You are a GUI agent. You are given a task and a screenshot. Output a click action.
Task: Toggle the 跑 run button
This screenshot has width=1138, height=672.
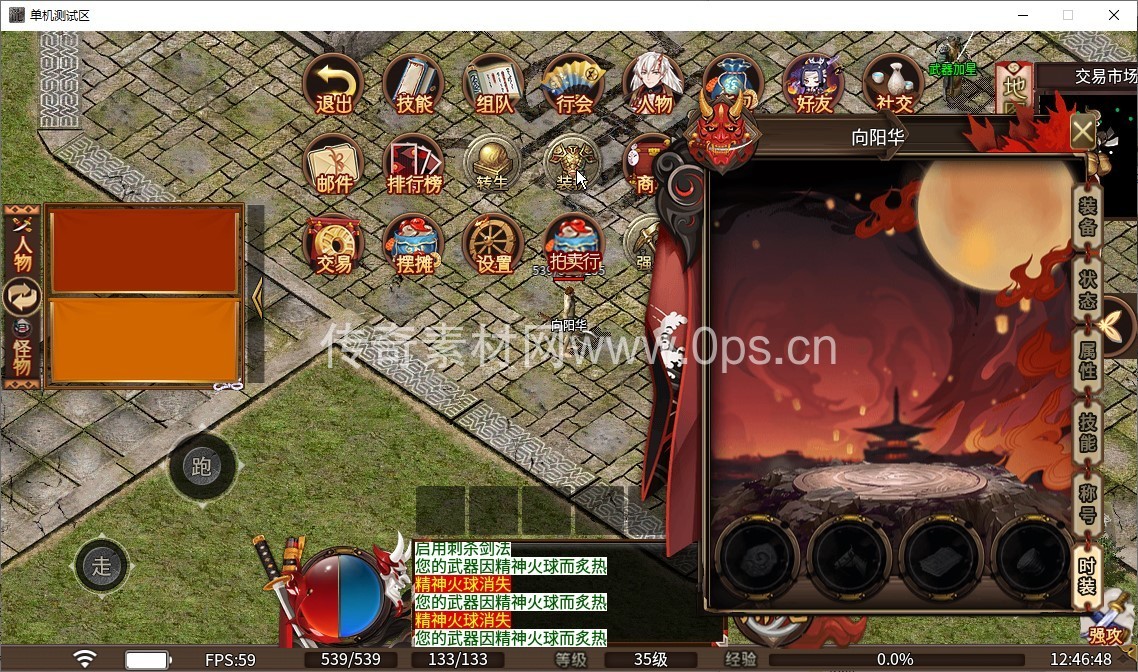pos(202,466)
